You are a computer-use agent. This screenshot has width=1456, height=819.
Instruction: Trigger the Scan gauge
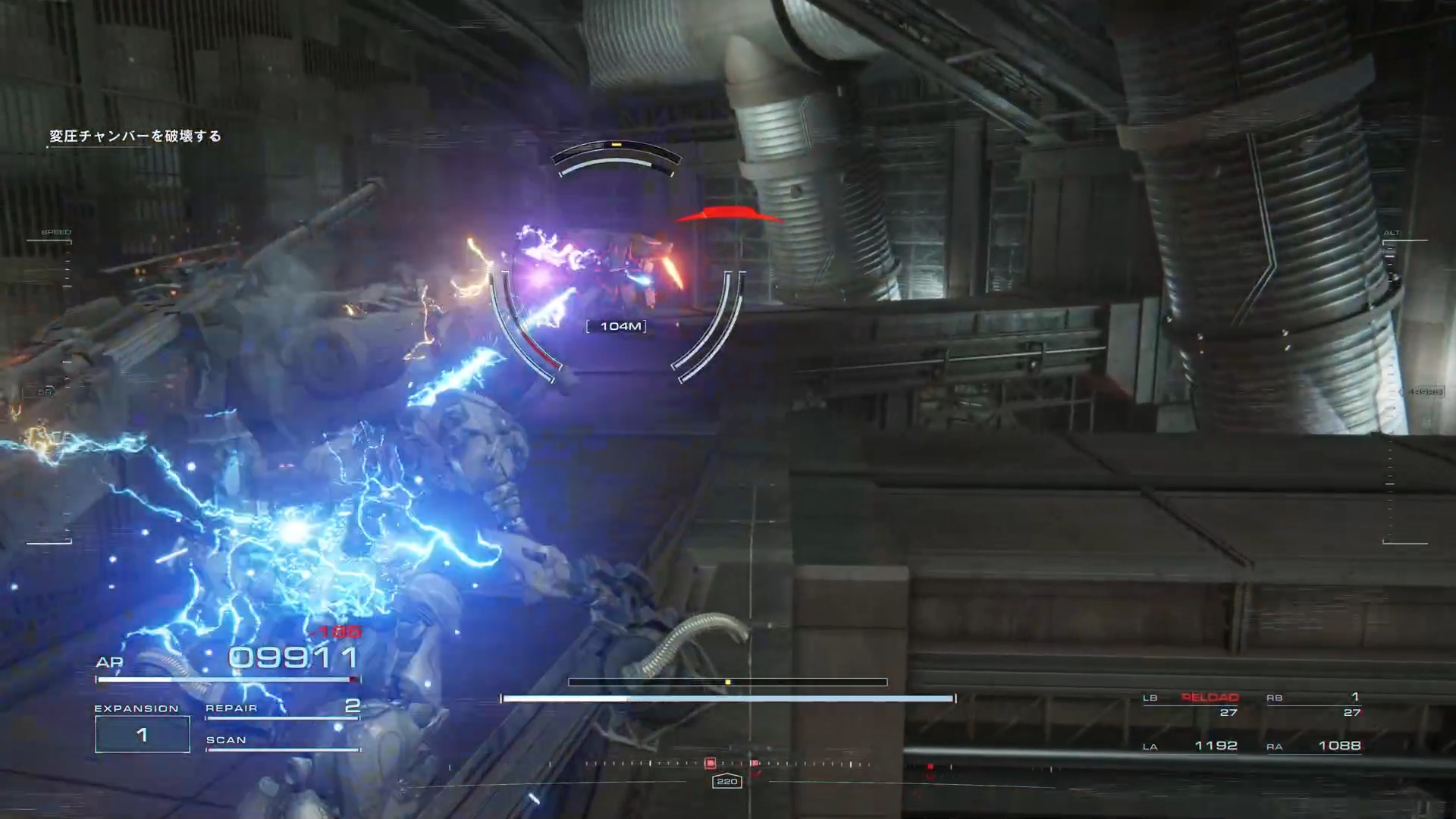[282, 742]
